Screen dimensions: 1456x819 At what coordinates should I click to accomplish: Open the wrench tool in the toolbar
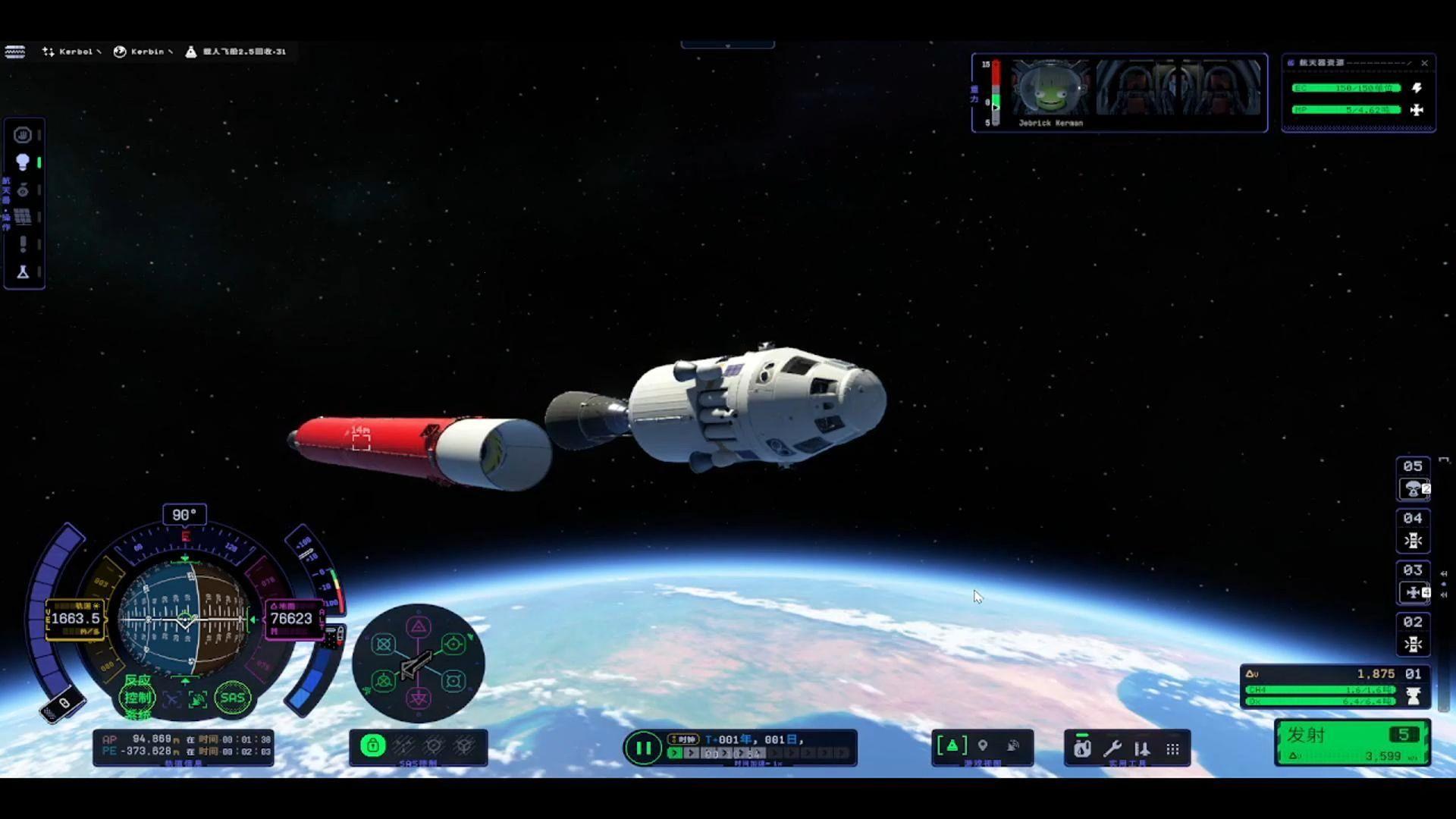coord(1112,748)
